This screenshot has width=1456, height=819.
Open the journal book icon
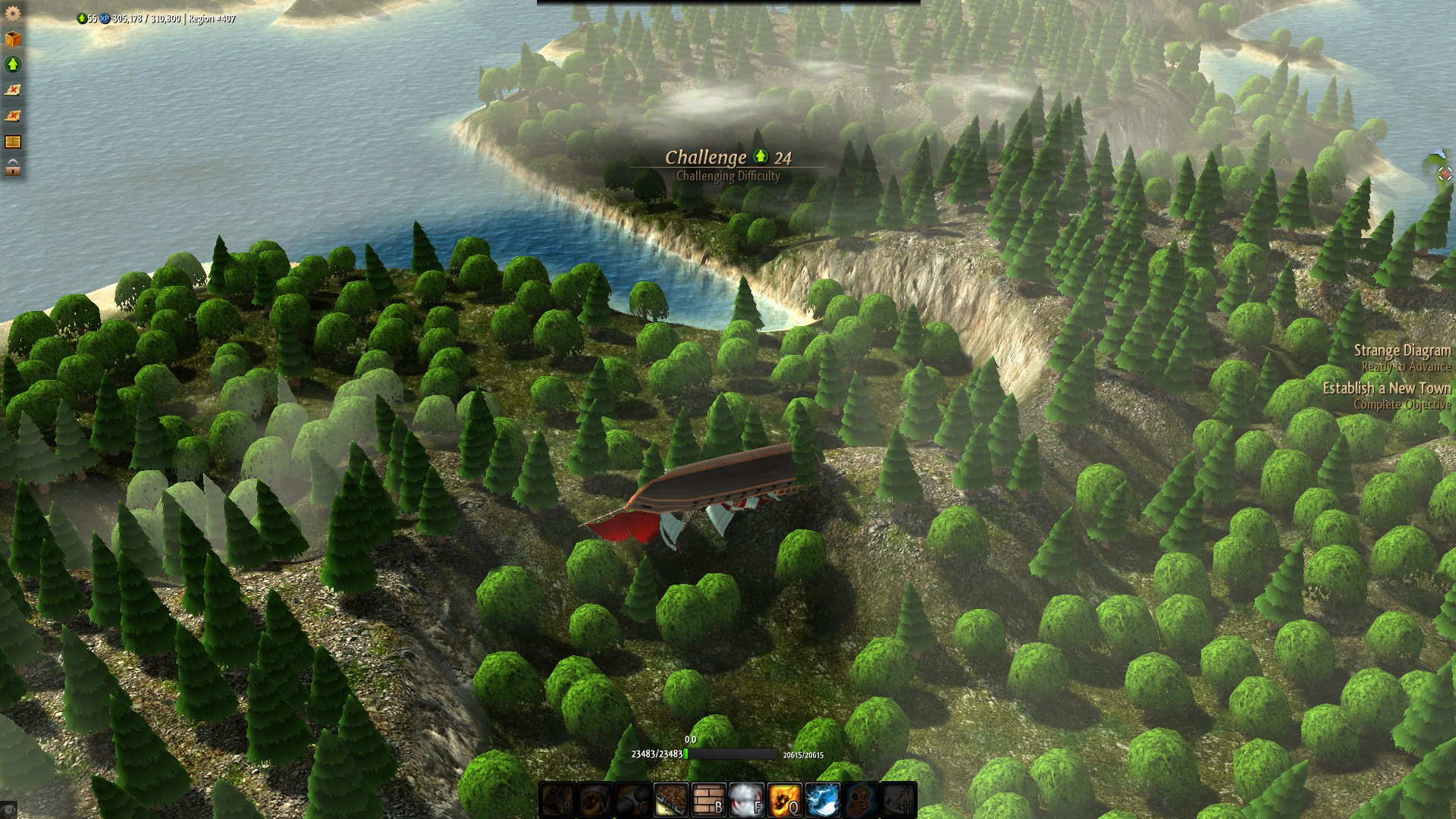(14, 141)
